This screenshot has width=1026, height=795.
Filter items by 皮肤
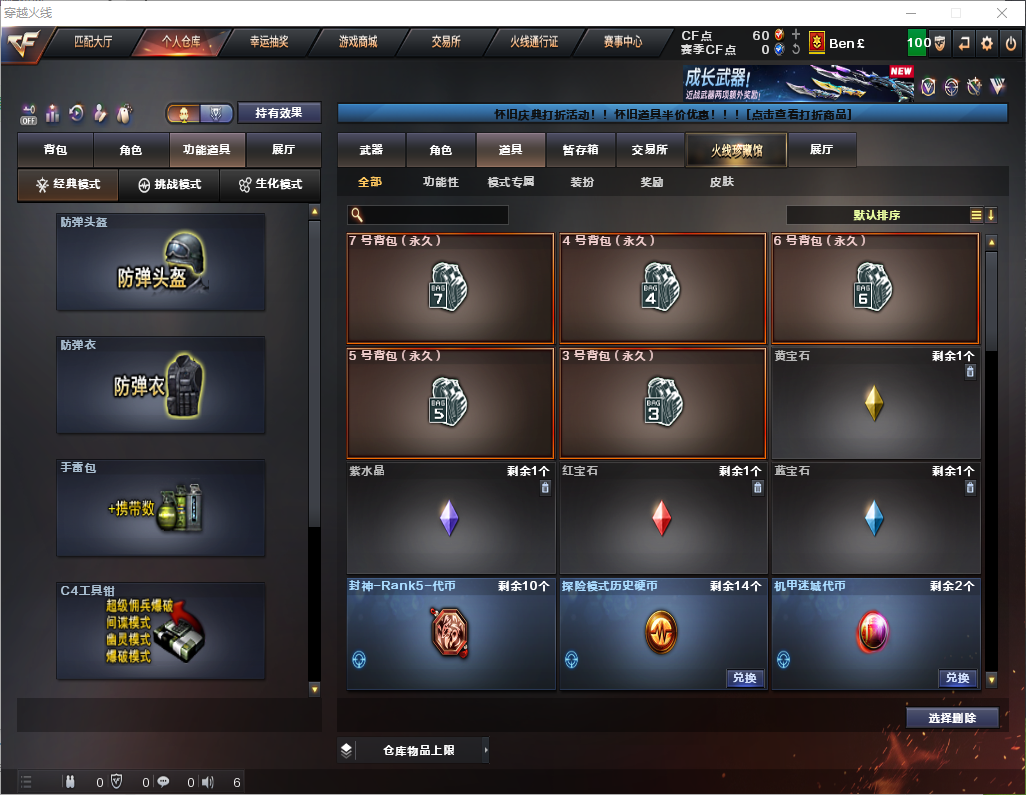tap(721, 183)
